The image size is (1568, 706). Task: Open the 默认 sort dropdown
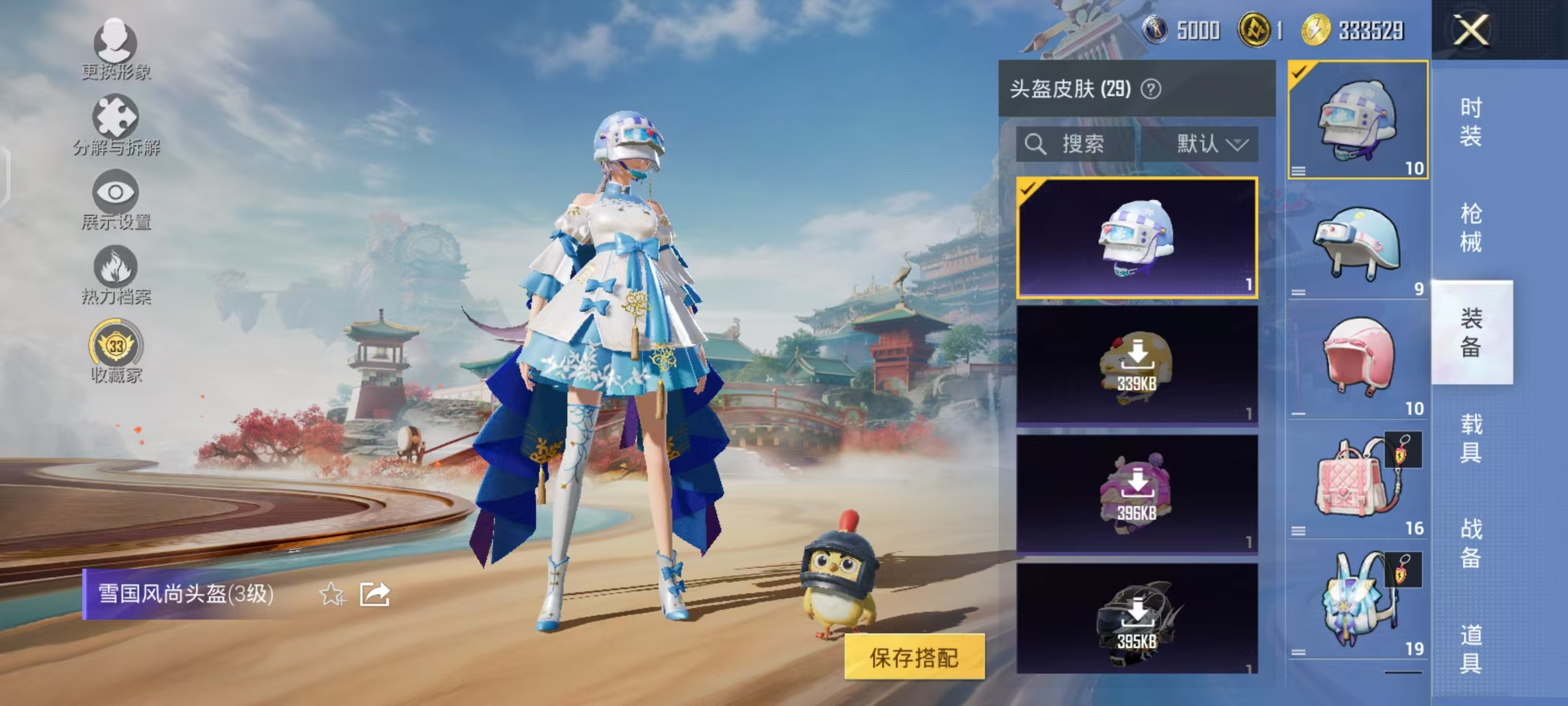click(x=1211, y=145)
